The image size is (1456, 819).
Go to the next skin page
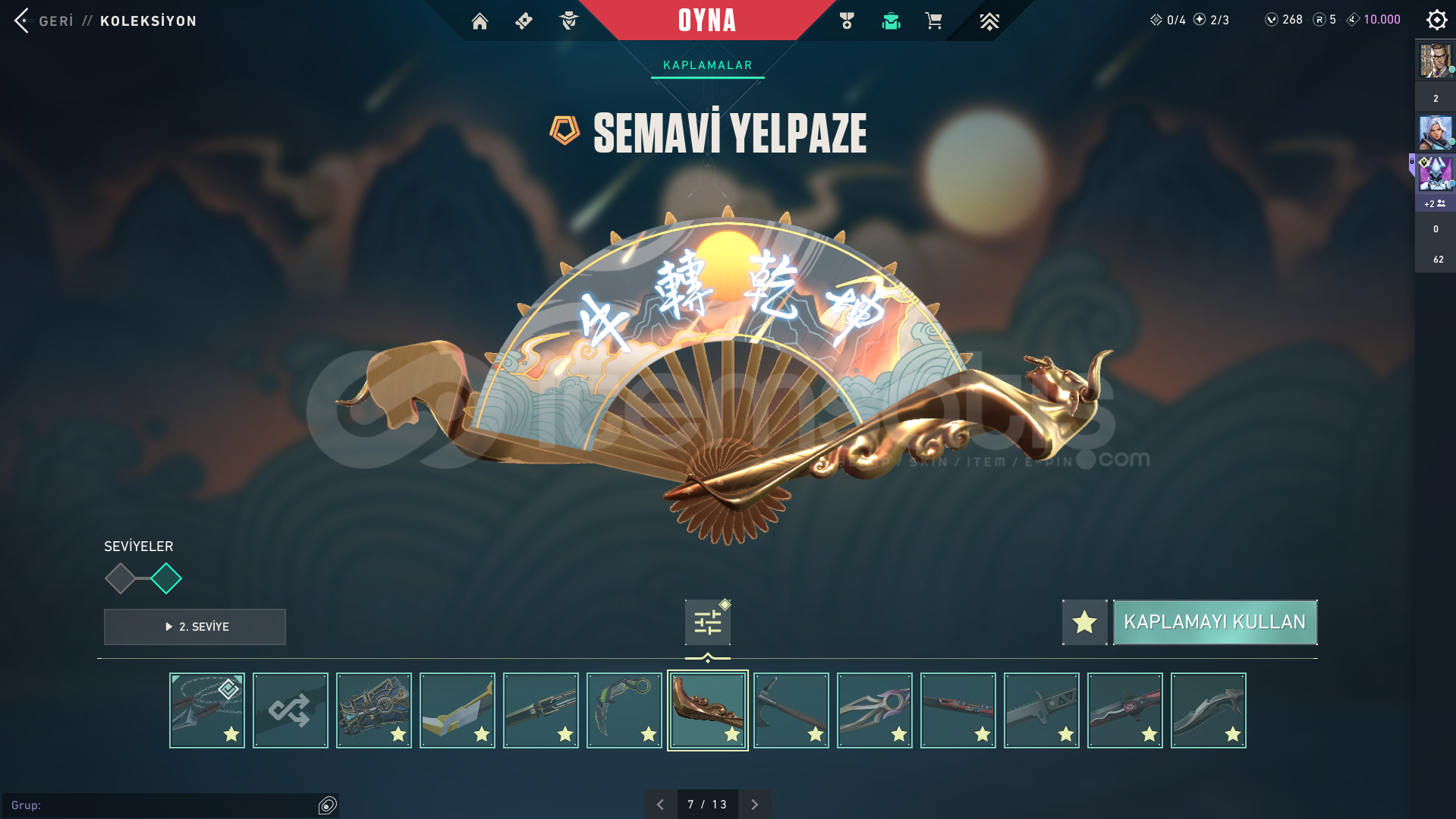tap(754, 805)
